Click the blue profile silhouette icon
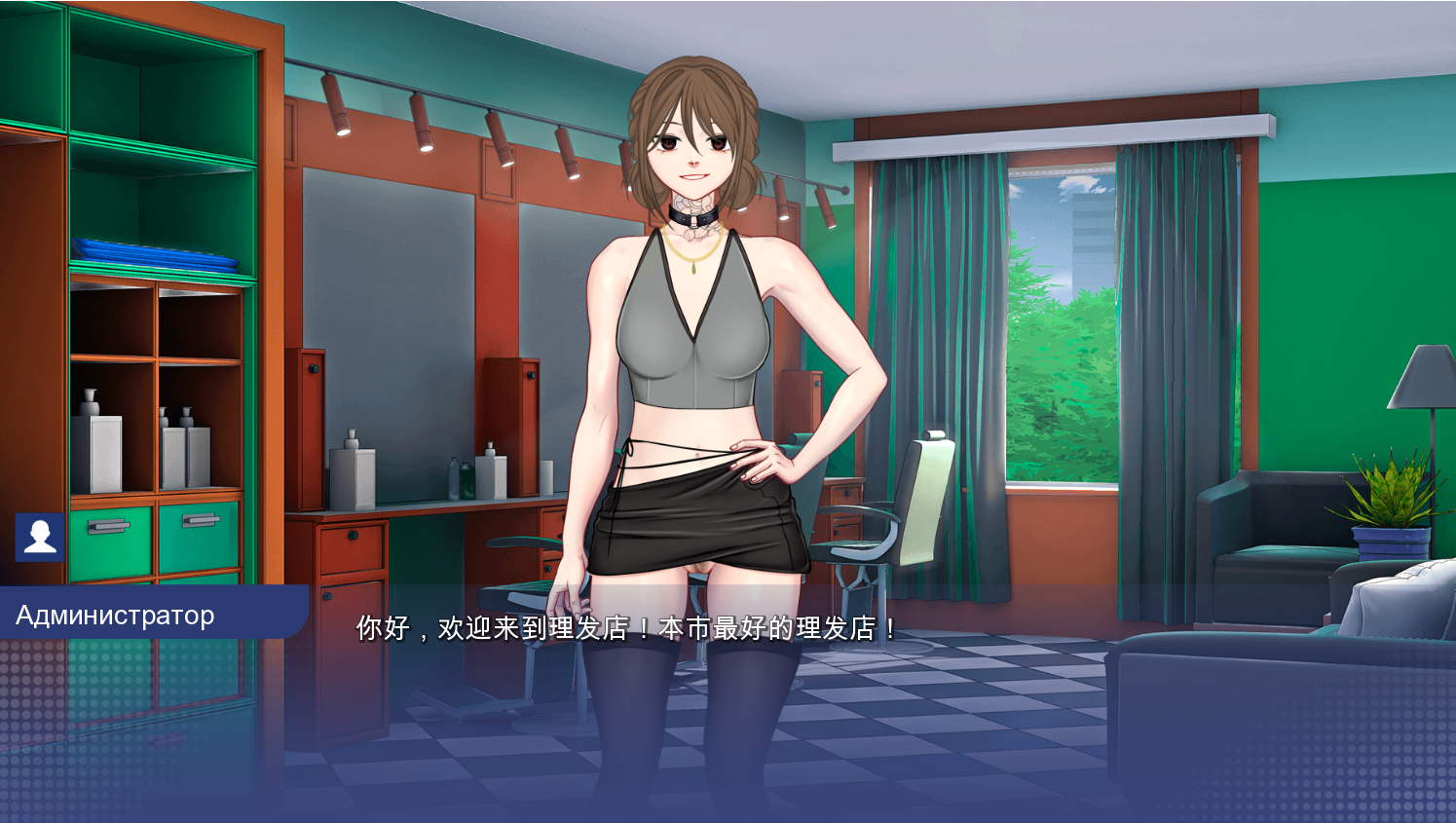This screenshot has width=1456, height=823. [x=40, y=537]
